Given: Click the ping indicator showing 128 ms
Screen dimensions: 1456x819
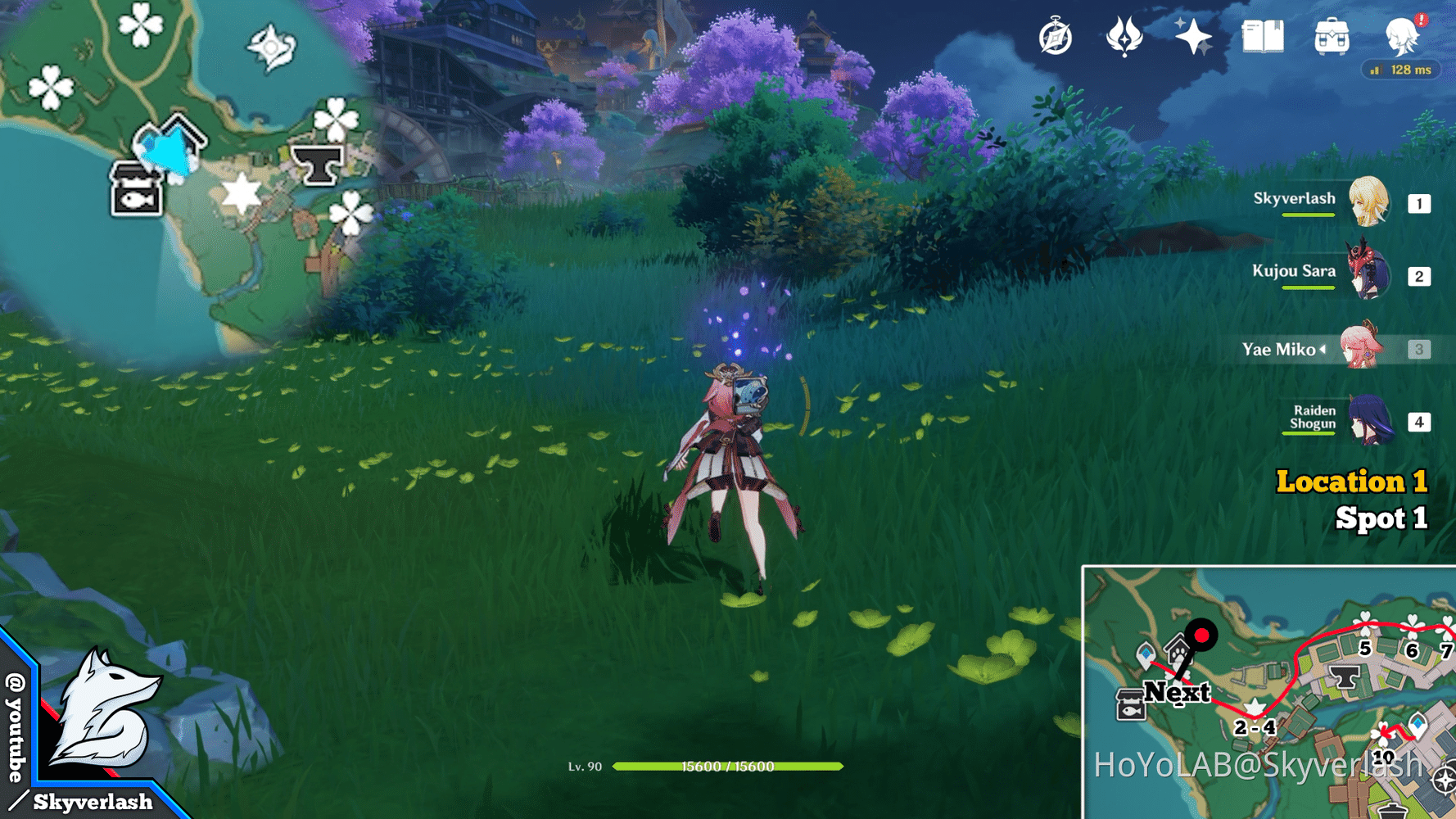Looking at the screenshot, I should point(1402,70).
